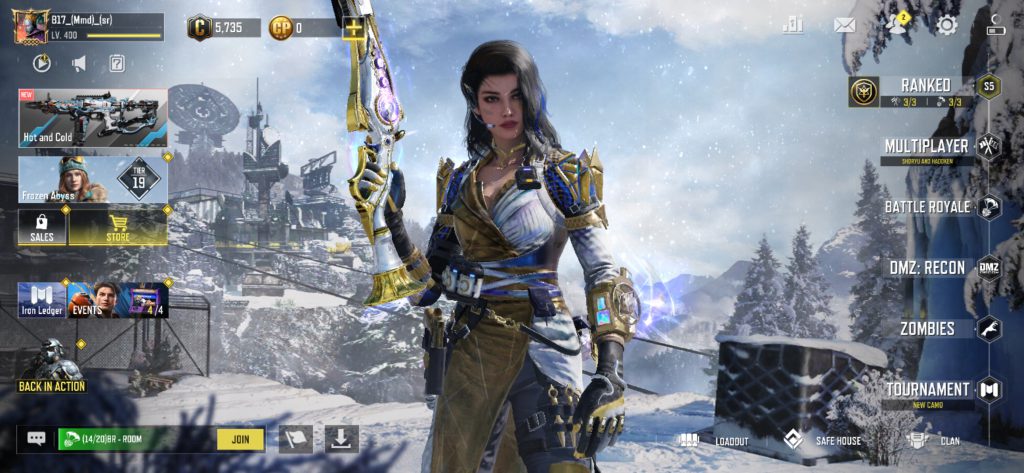Open the Loadout screen
The image size is (1024, 473).
[x=714, y=440]
